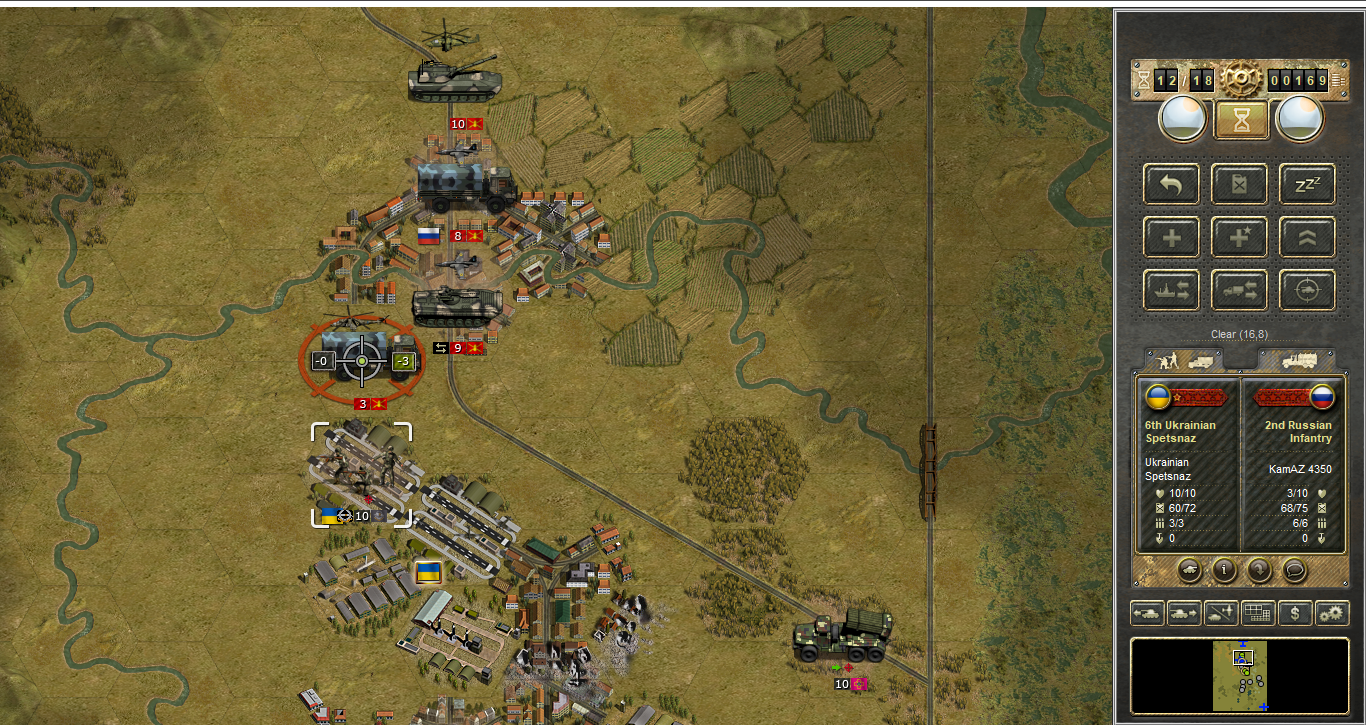
Task: Click the round speech bubble button
Action: pos(1294,569)
